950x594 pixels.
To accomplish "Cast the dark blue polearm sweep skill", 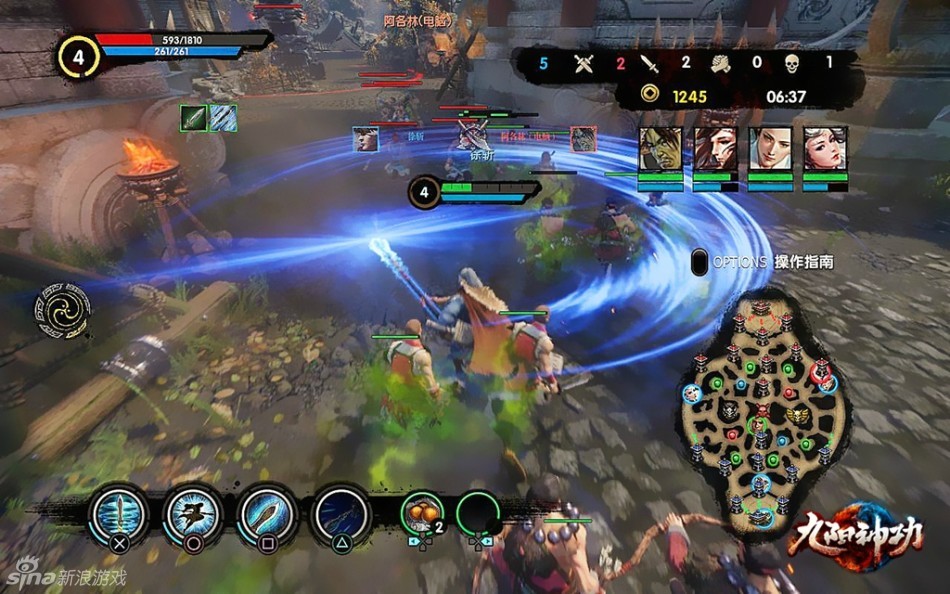I will 343,517.
